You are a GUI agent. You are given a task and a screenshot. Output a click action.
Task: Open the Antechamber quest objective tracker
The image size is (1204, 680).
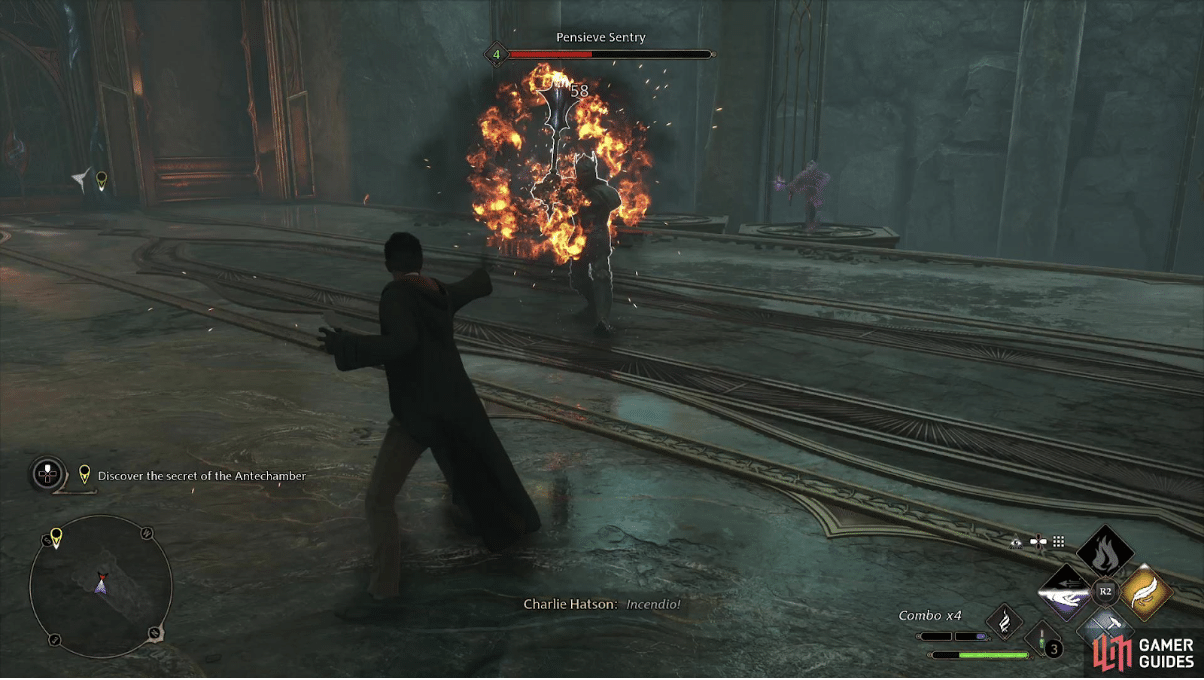(x=200, y=476)
